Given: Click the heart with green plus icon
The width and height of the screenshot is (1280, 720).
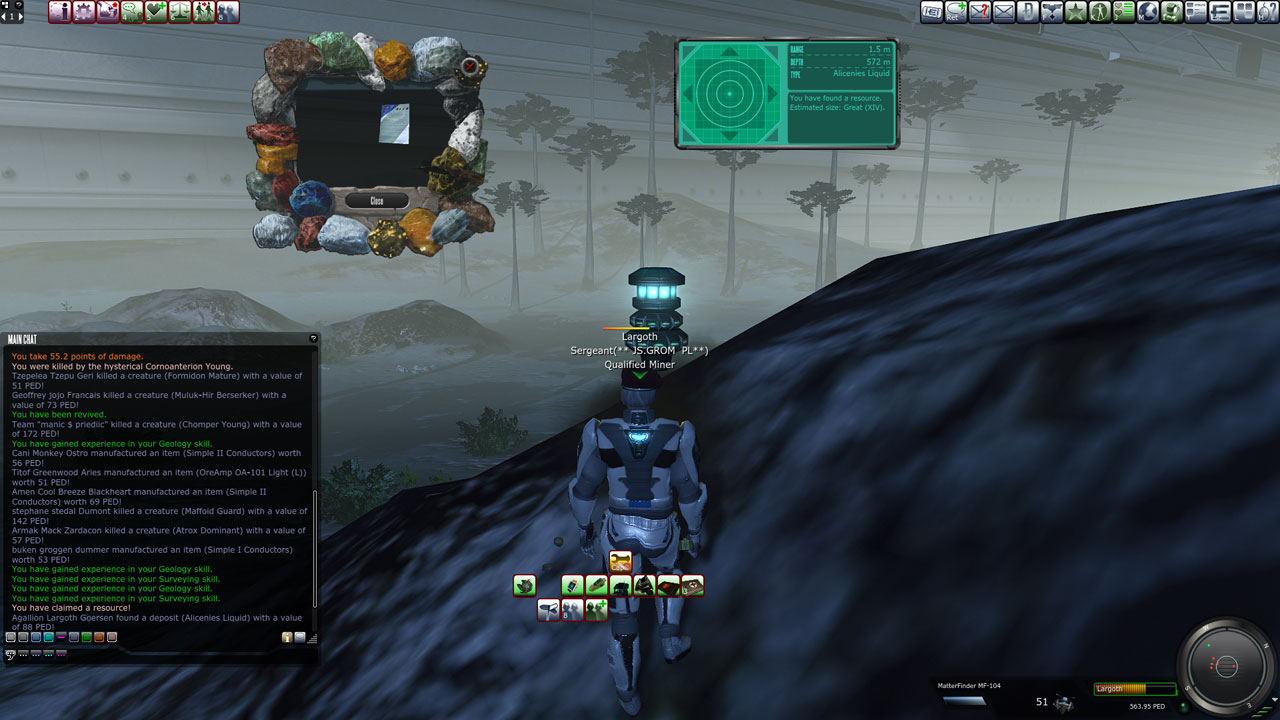Looking at the screenshot, I should (156, 12).
